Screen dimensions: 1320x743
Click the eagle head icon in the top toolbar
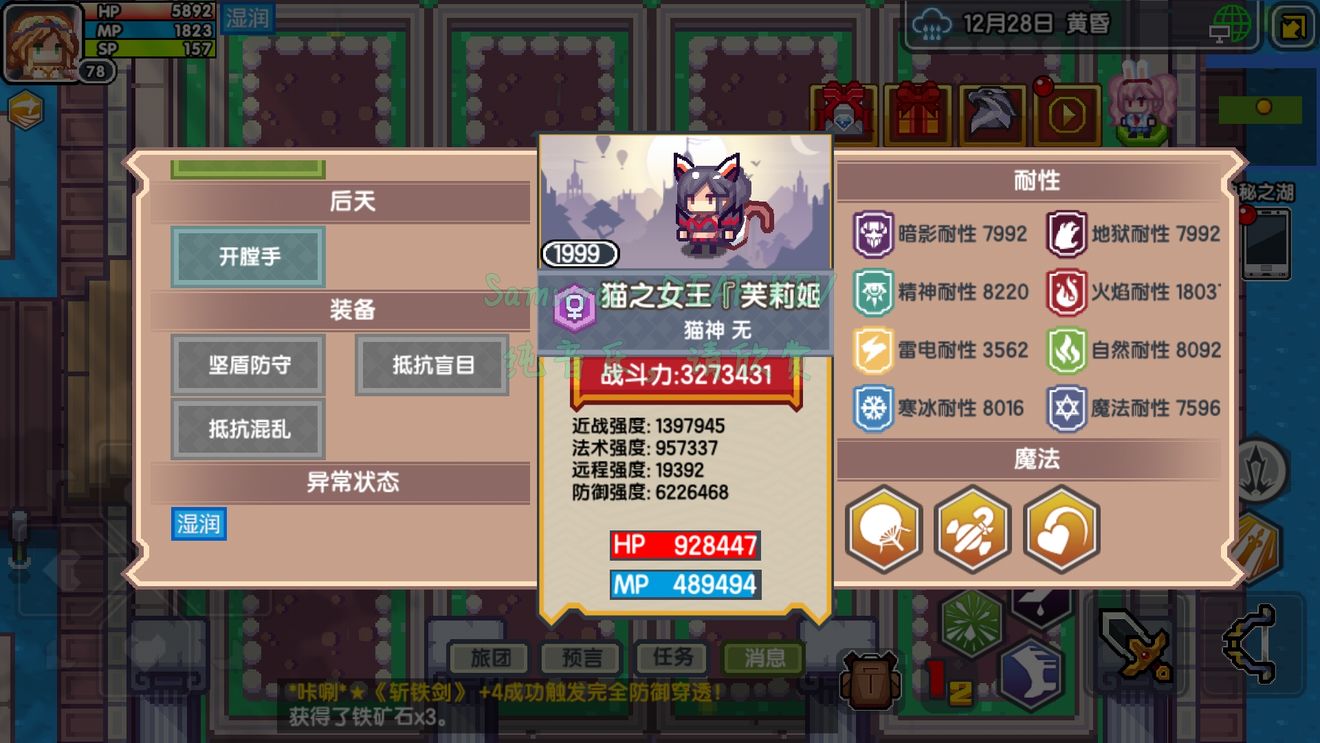pos(990,113)
